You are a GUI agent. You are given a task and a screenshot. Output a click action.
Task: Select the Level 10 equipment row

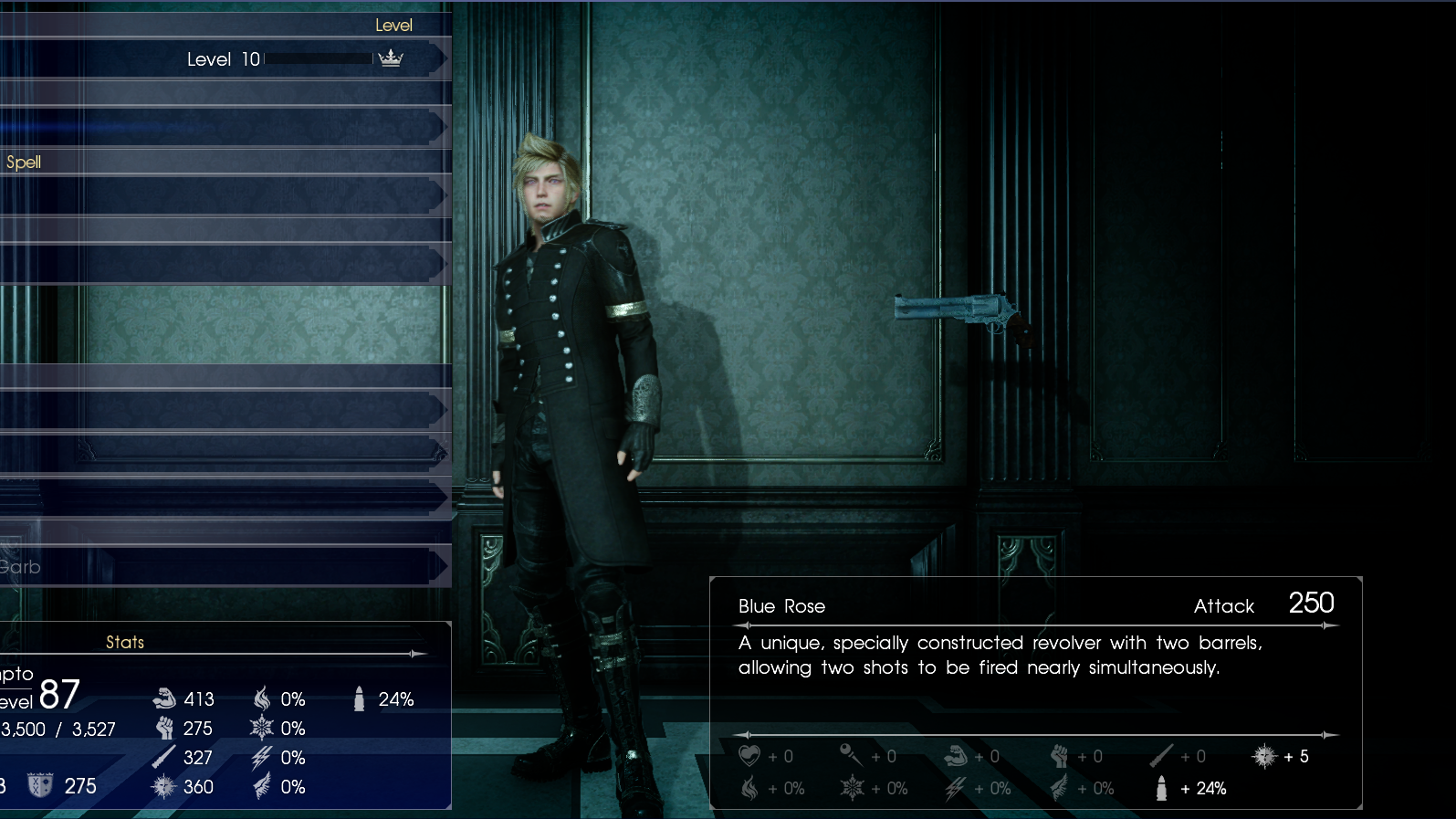click(224, 59)
